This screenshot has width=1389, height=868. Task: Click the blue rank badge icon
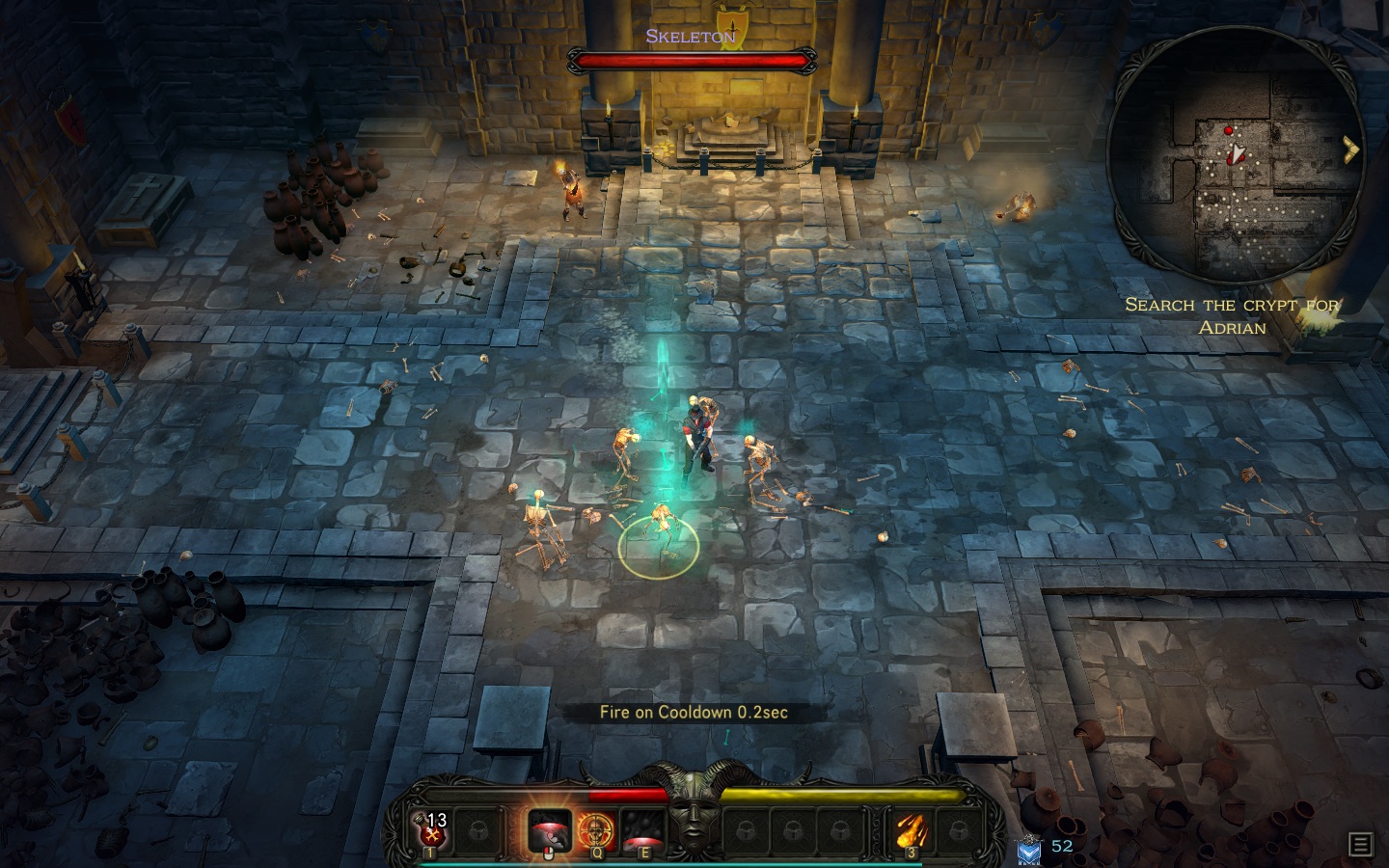coord(1029,849)
